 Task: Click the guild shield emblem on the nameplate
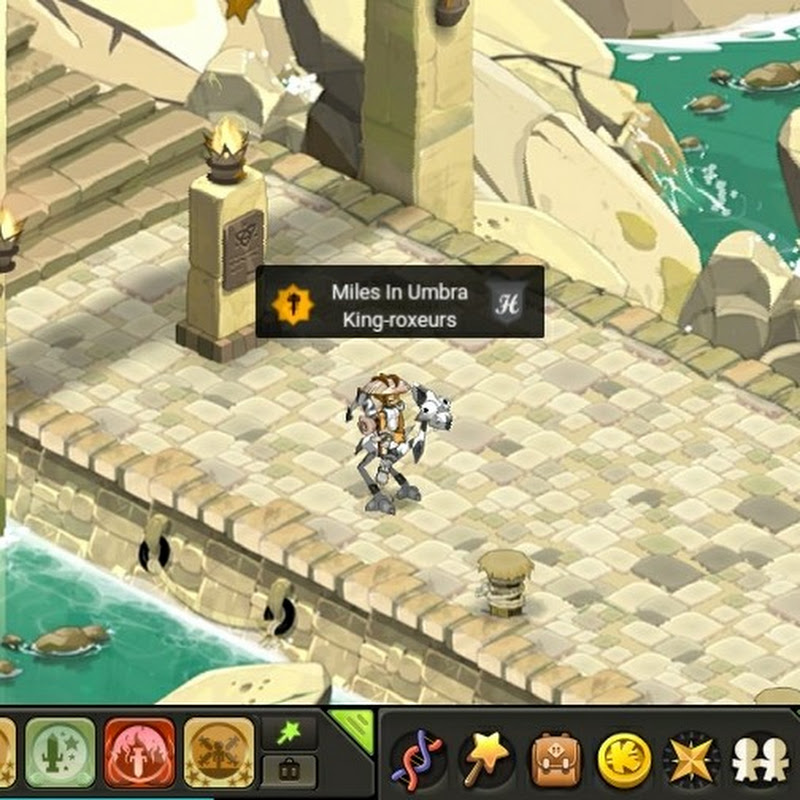click(506, 302)
